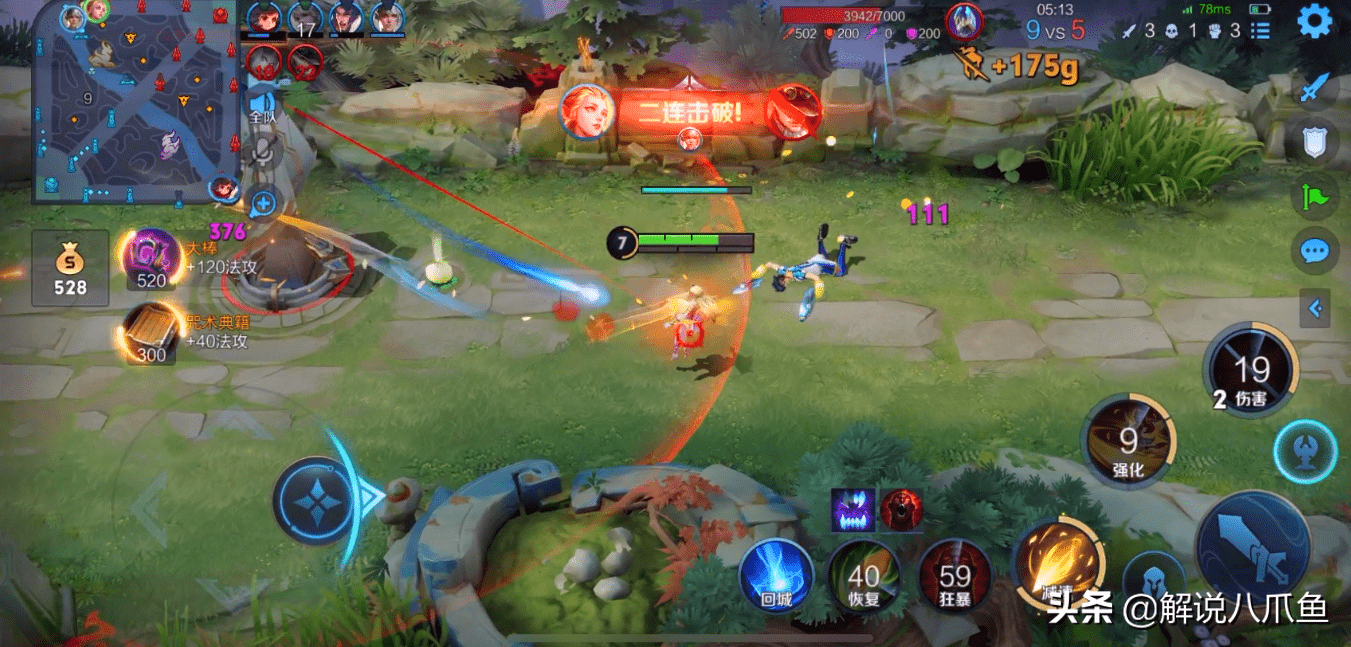This screenshot has height=647, width=1351.
Task: Tap the glowing tower-attack button
Action: point(1305,452)
